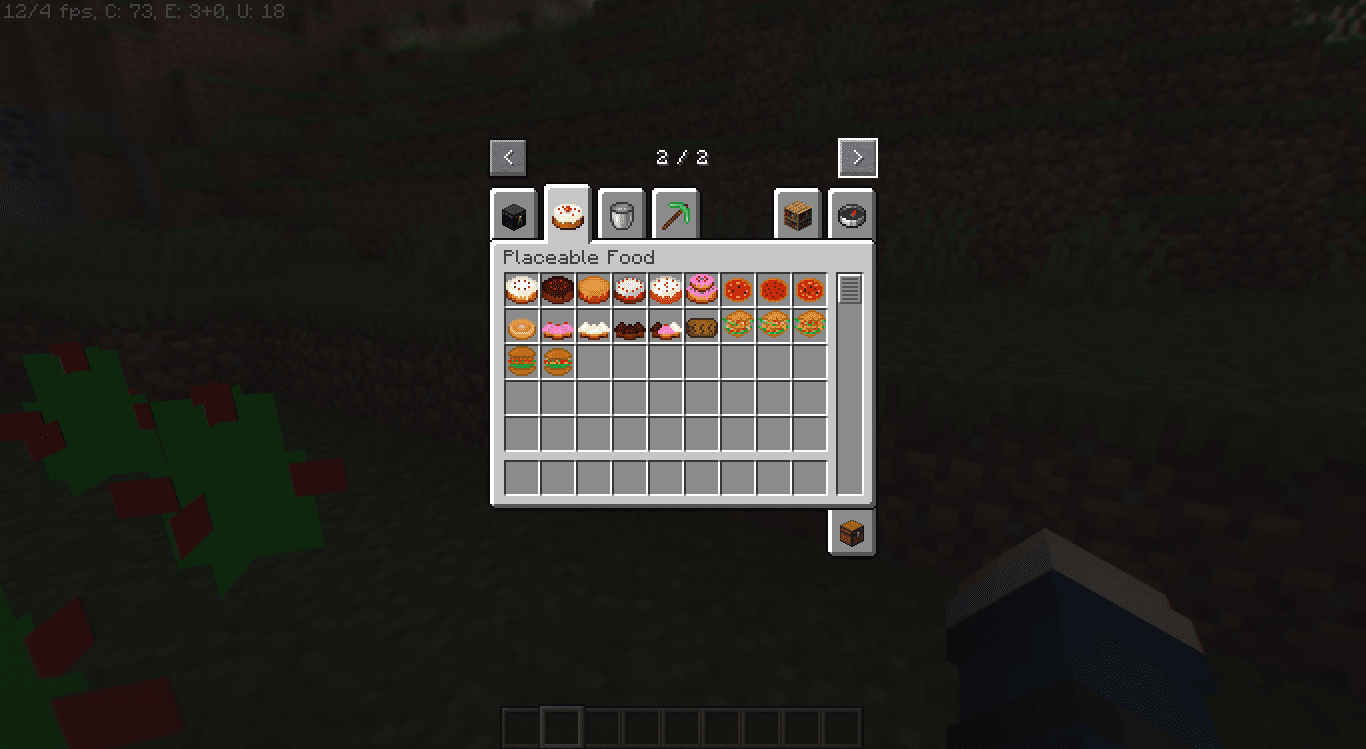Grab the pink donut-topped cake
Screen dimensions: 1366x749
coord(701,289)
